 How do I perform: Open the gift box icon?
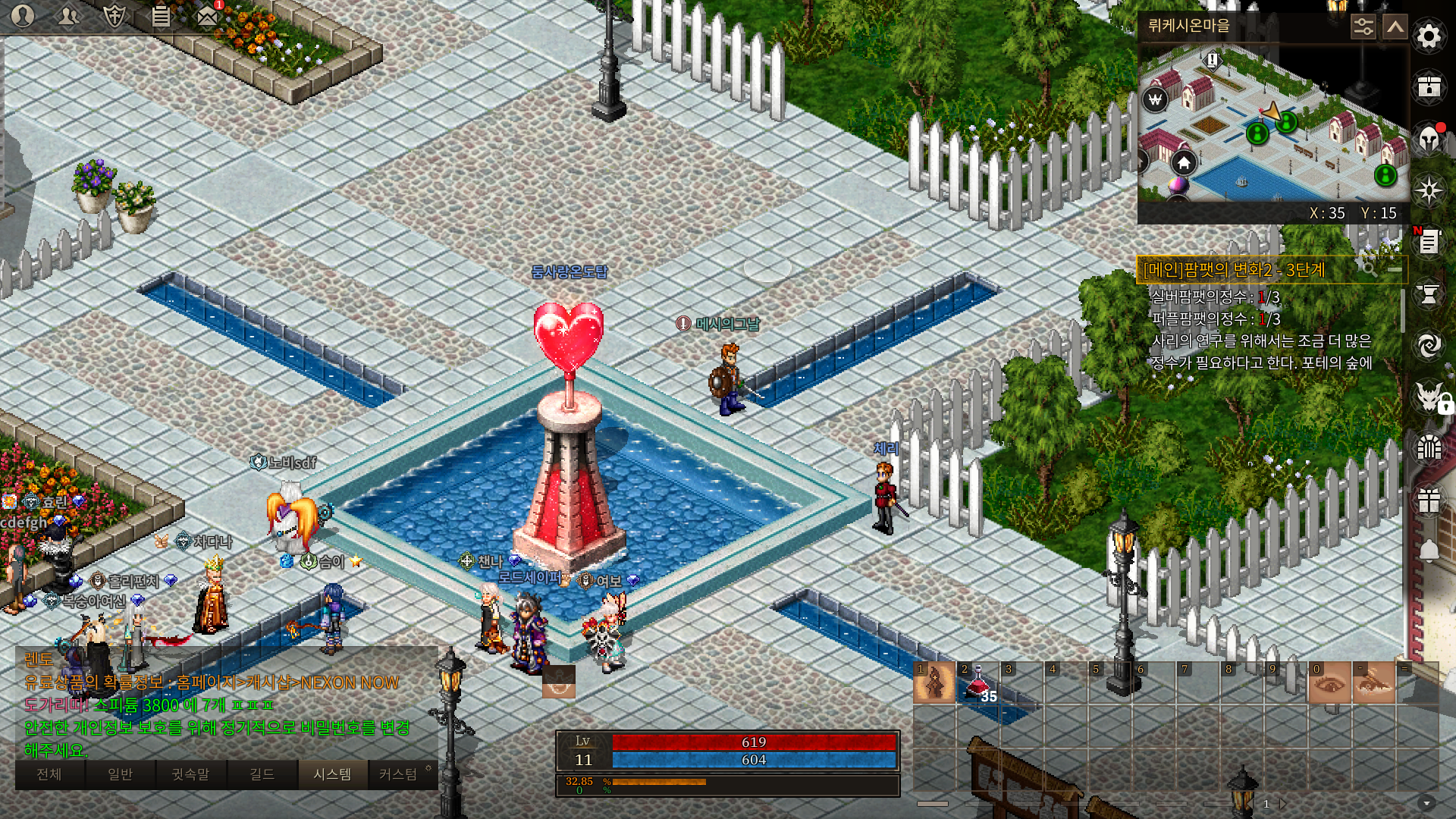point(1429,500)
